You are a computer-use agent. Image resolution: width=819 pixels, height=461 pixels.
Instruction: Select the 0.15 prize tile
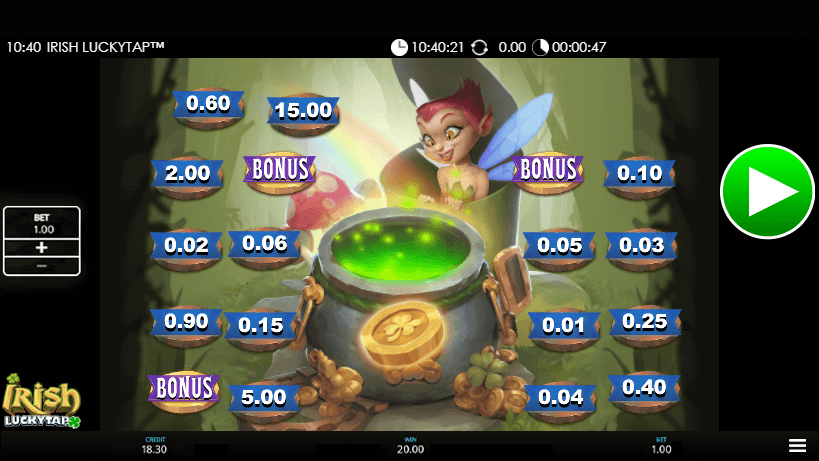(x=260, y=325)
